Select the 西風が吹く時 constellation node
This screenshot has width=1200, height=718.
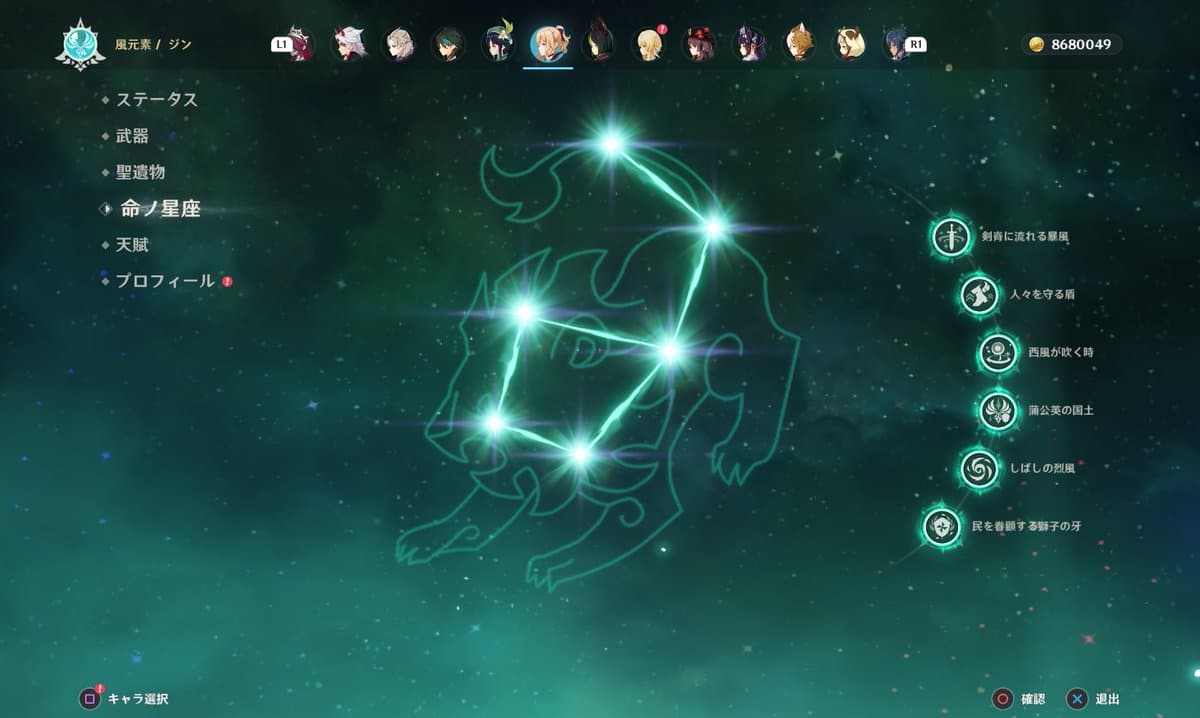point(997,352)
